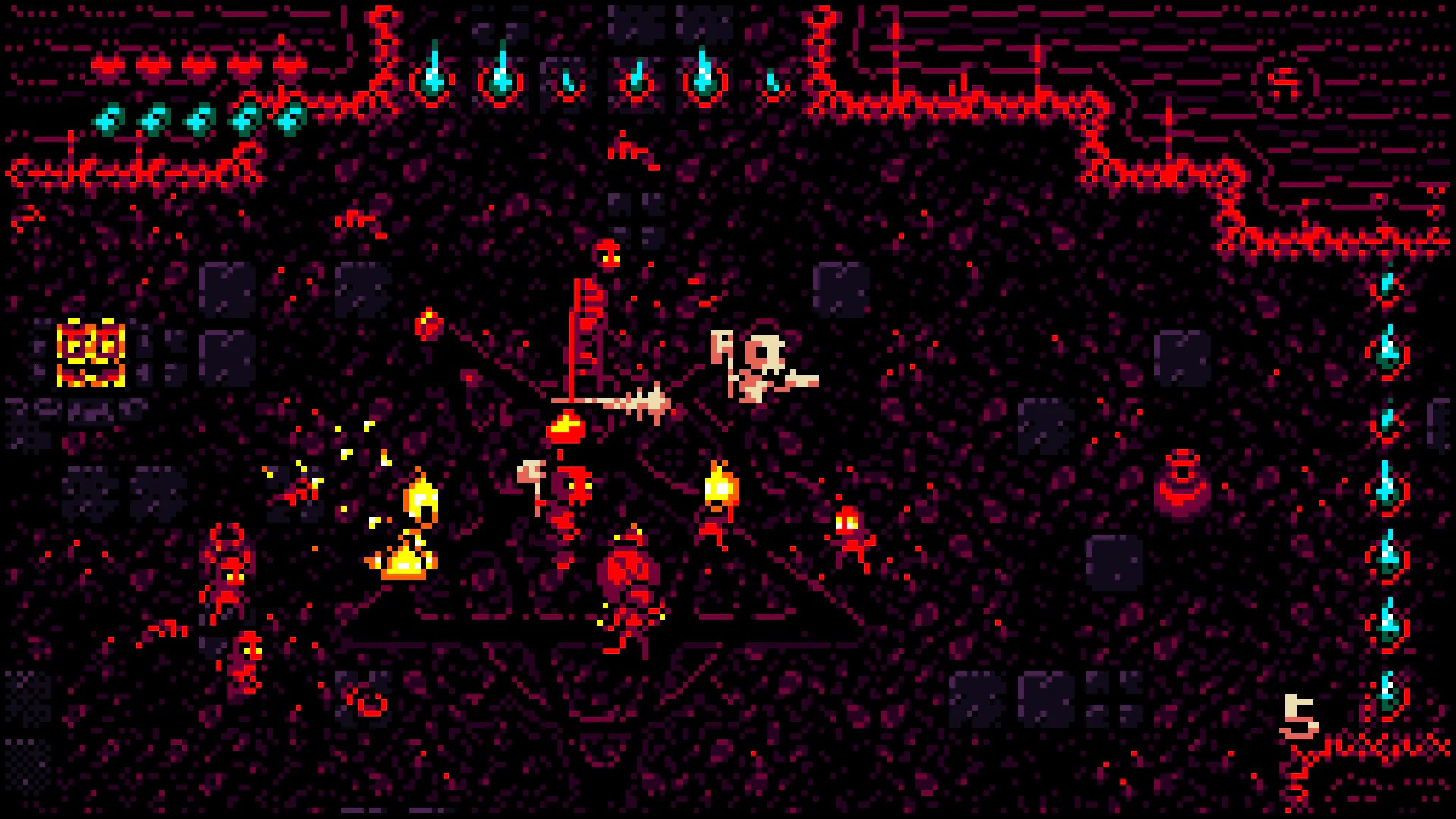Click the glowing bomb block on the left wall
Image resolution: width=1456 pixels, height=819 pixels.
click(93, 353)
